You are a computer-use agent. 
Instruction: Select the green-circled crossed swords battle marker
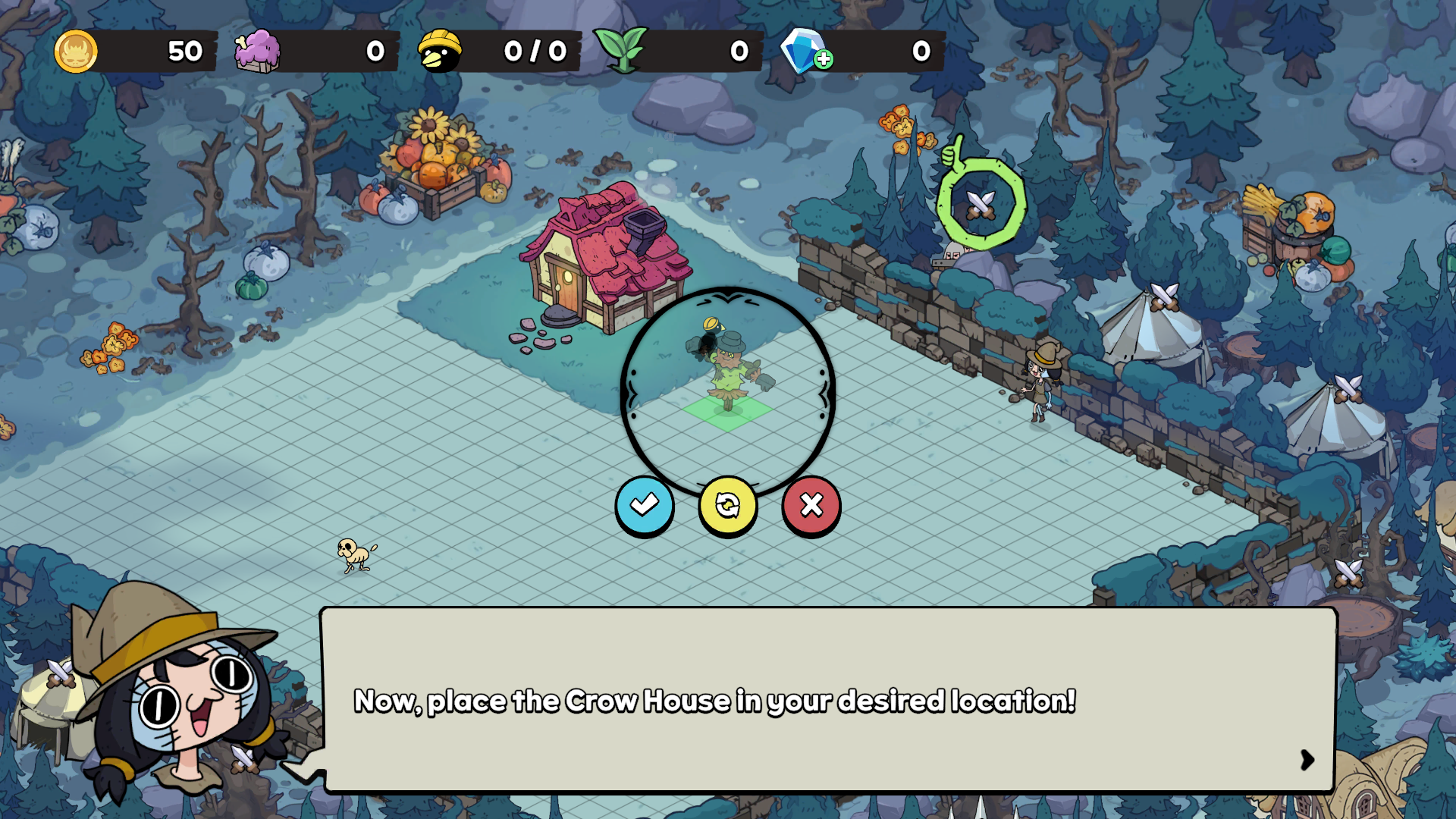click(981, 204)
